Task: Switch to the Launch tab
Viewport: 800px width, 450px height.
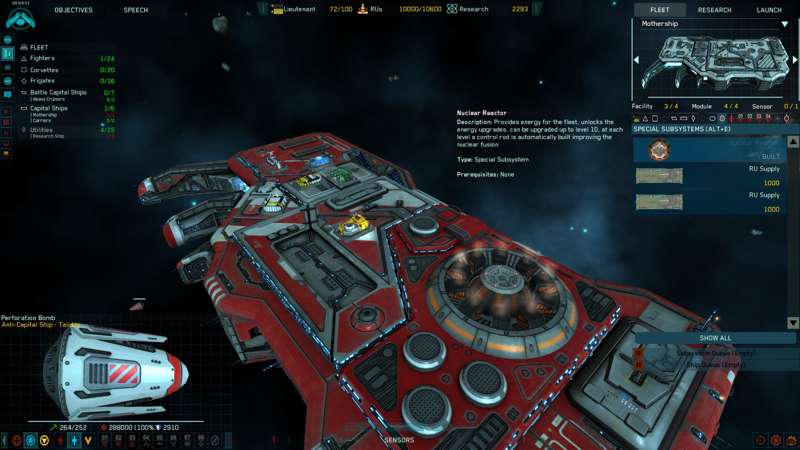Action: [x=769, y=9]
